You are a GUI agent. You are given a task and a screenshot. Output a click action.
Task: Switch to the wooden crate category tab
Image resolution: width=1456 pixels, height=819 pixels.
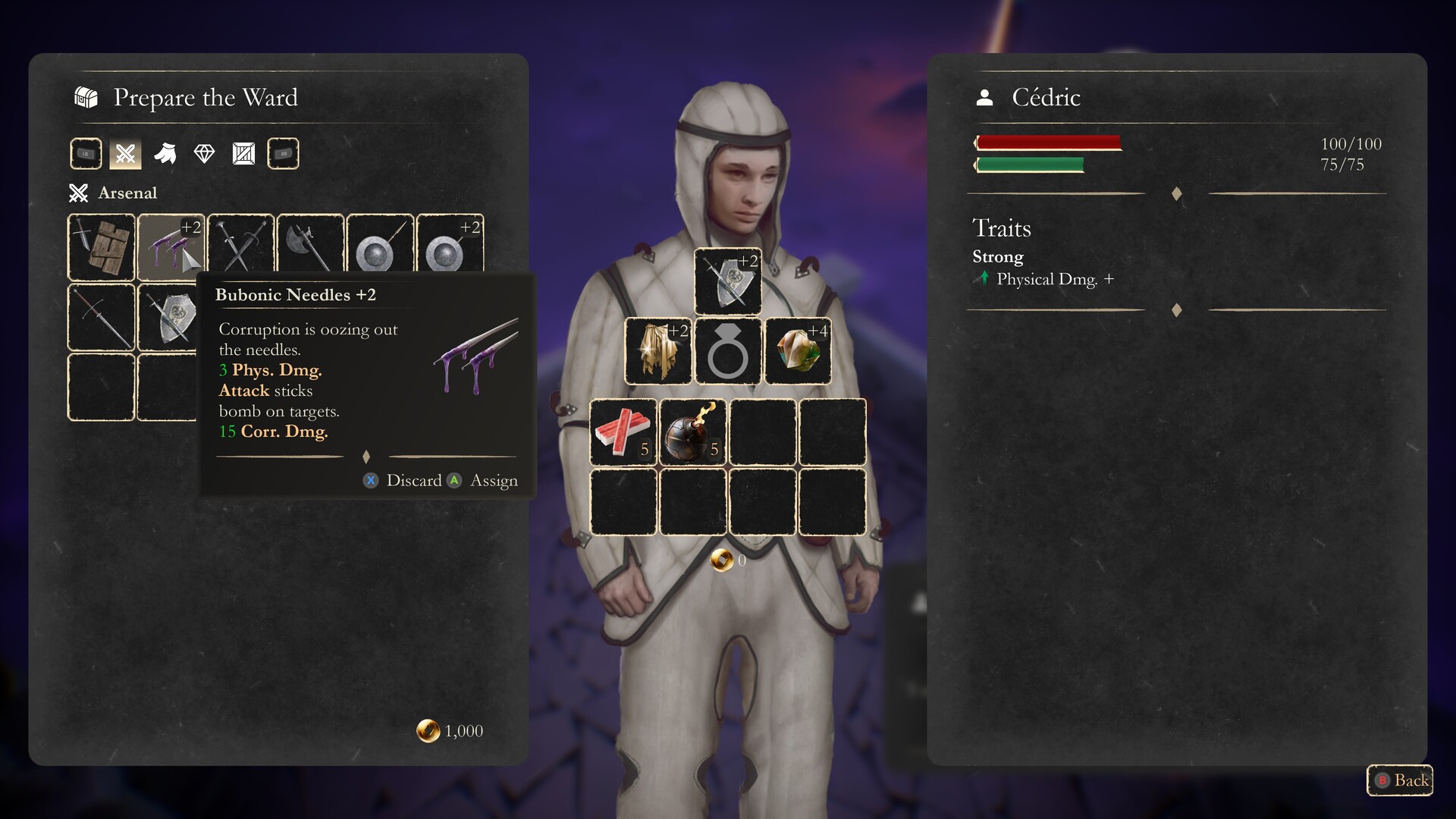click(243, 154)
